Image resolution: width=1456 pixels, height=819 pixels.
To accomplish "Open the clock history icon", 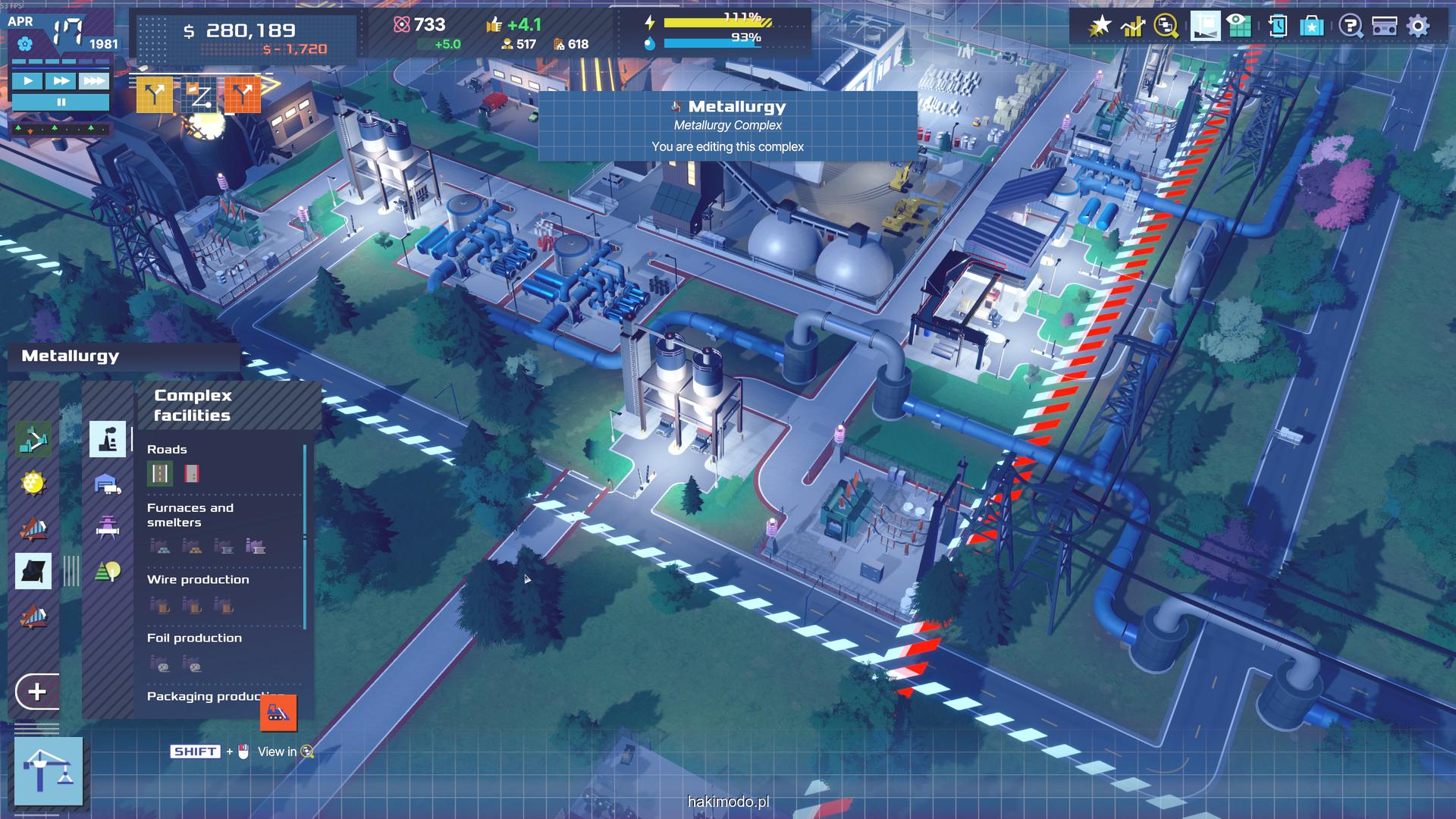I will tap(1278, 27).
